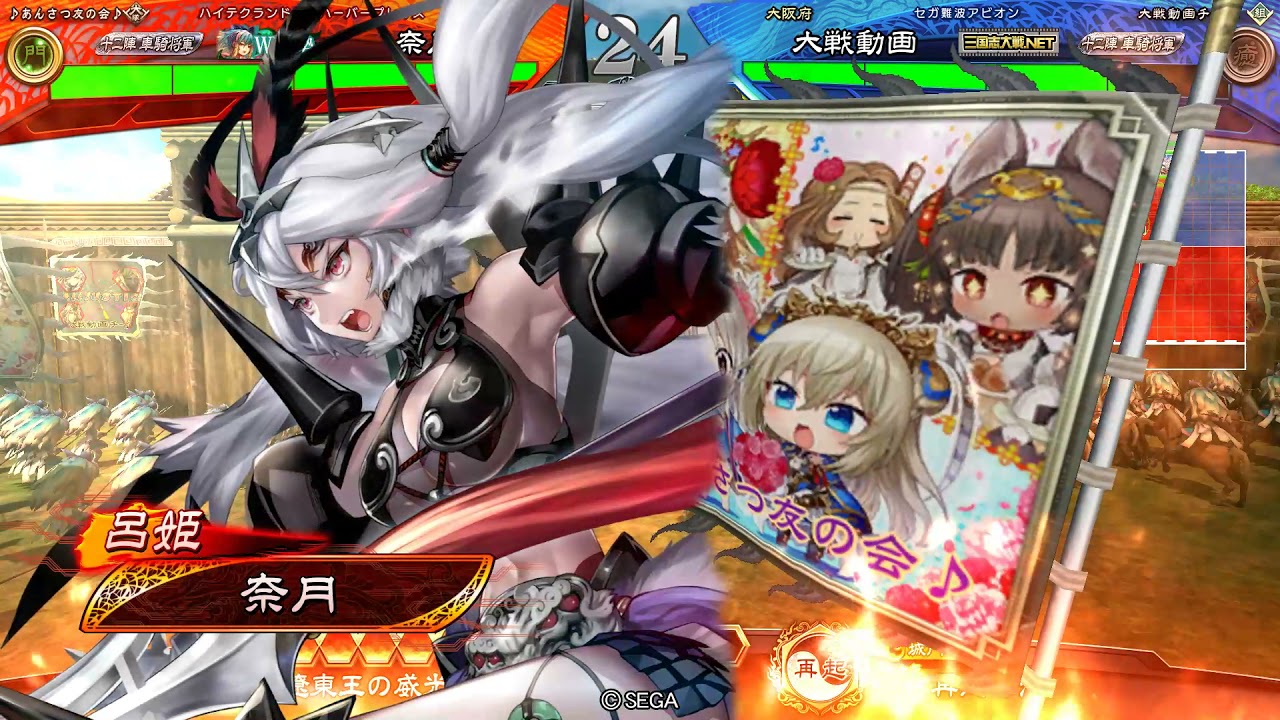Click the 三国志大戦.NET badge

click(1008, 44)
